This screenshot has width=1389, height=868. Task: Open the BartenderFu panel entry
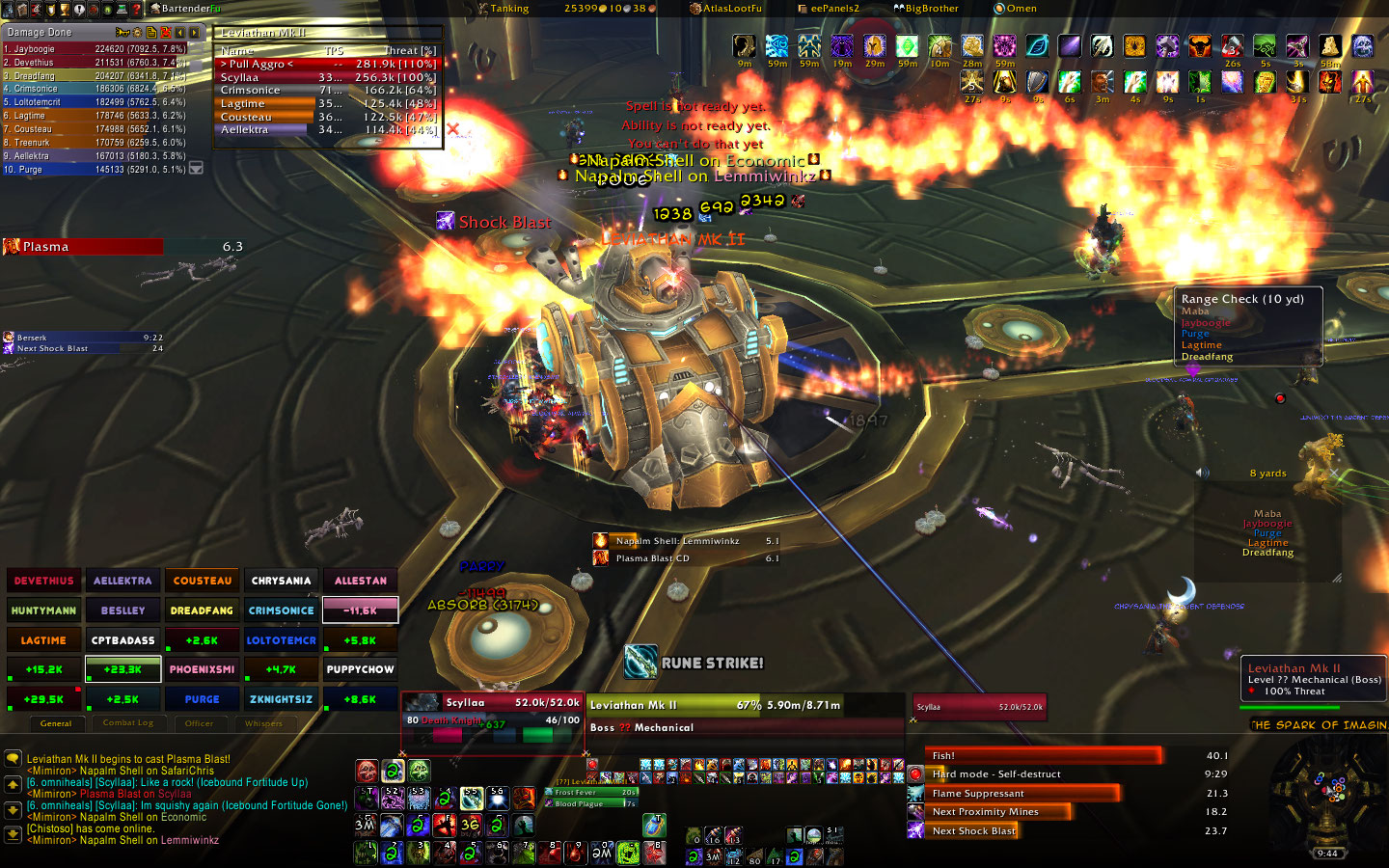point(184,9)
